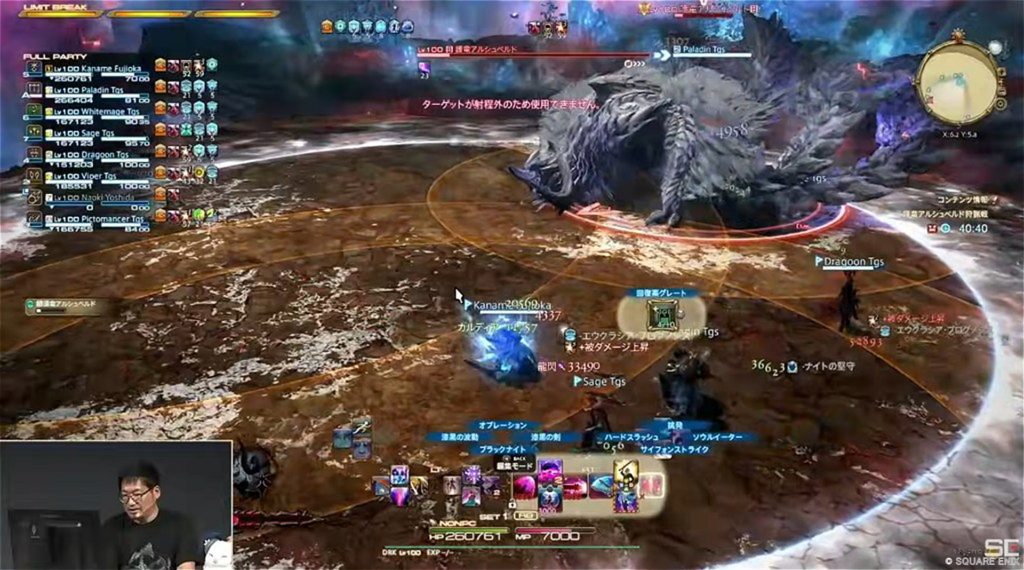Click the green item icon under 回復薬グレート
The height and width of the screenshot is (570, 1024).
click(x=661, y=316)
